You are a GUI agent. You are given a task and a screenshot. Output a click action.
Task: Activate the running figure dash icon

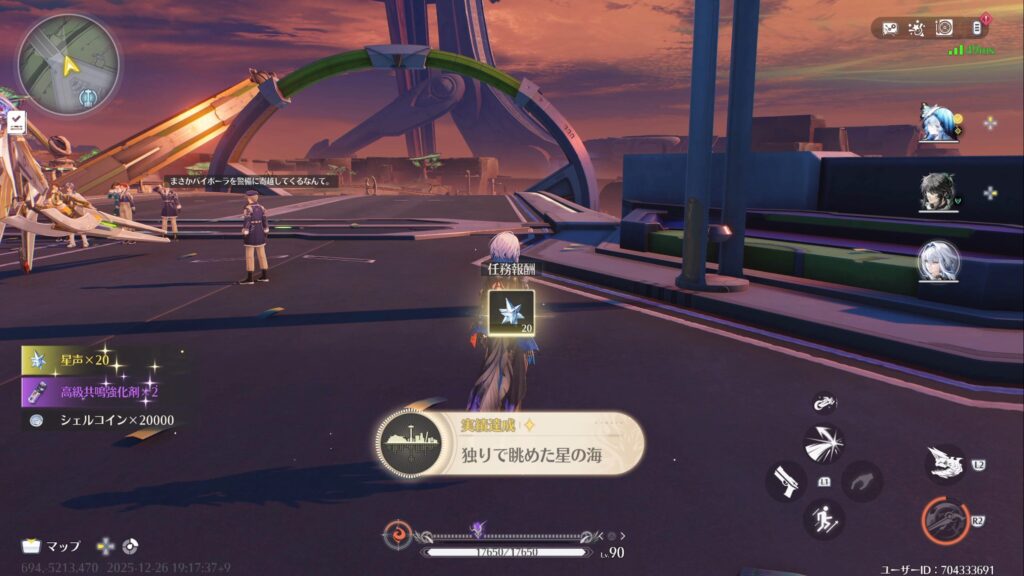(x=824, y=519)
